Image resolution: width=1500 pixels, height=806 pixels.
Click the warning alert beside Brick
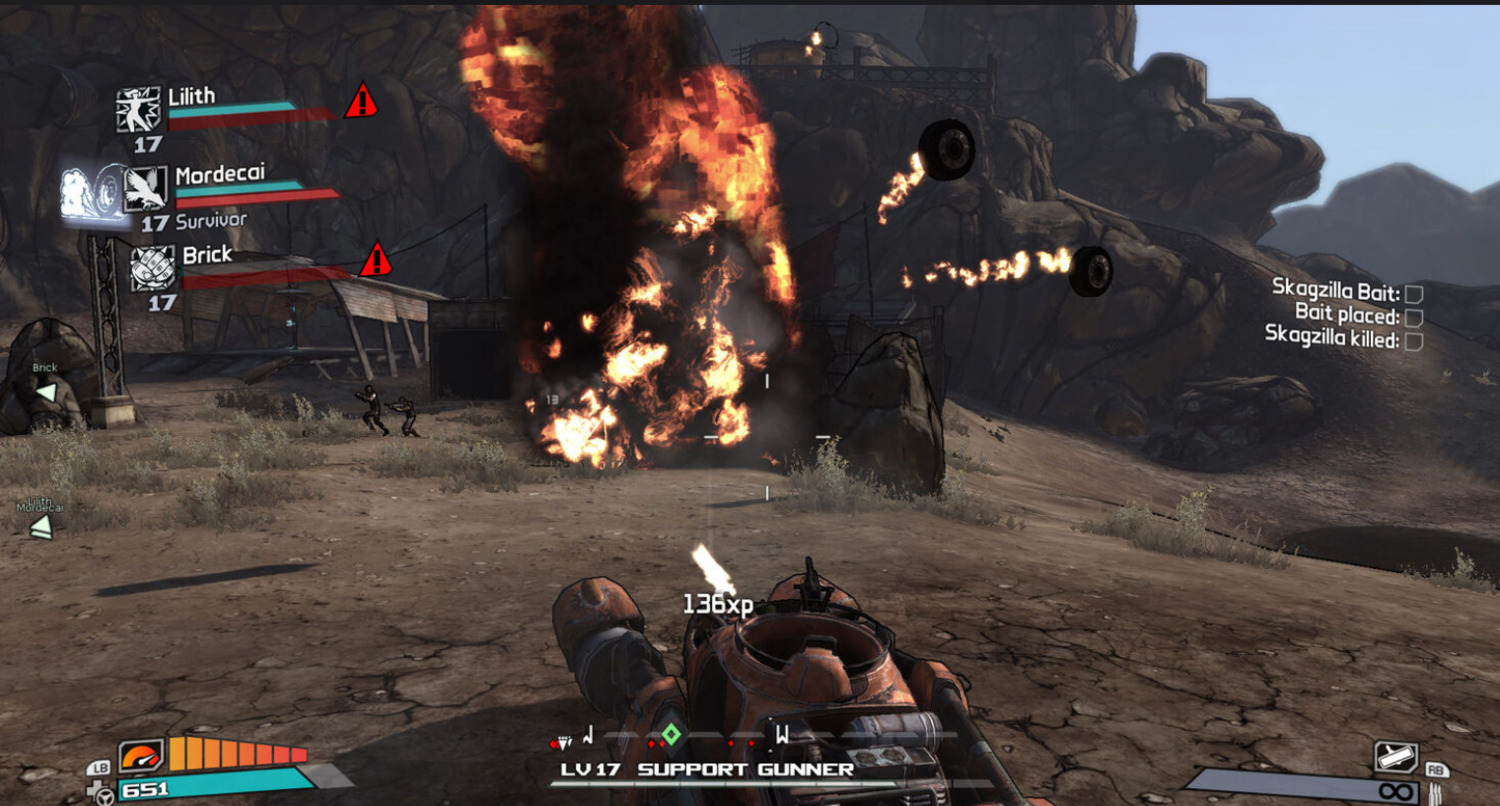375,260
